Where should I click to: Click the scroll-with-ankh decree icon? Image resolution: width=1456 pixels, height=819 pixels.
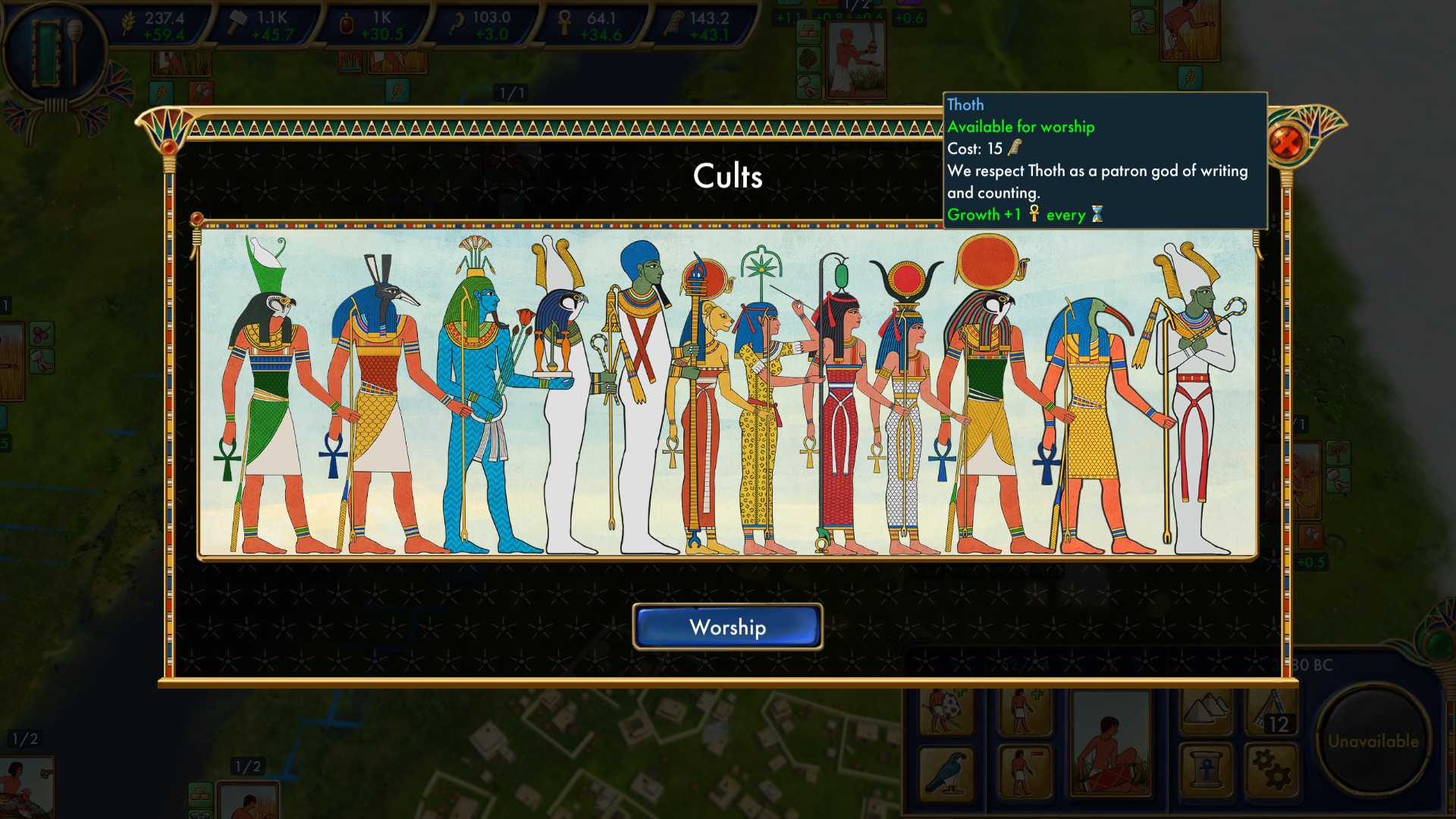[1206, 767]
